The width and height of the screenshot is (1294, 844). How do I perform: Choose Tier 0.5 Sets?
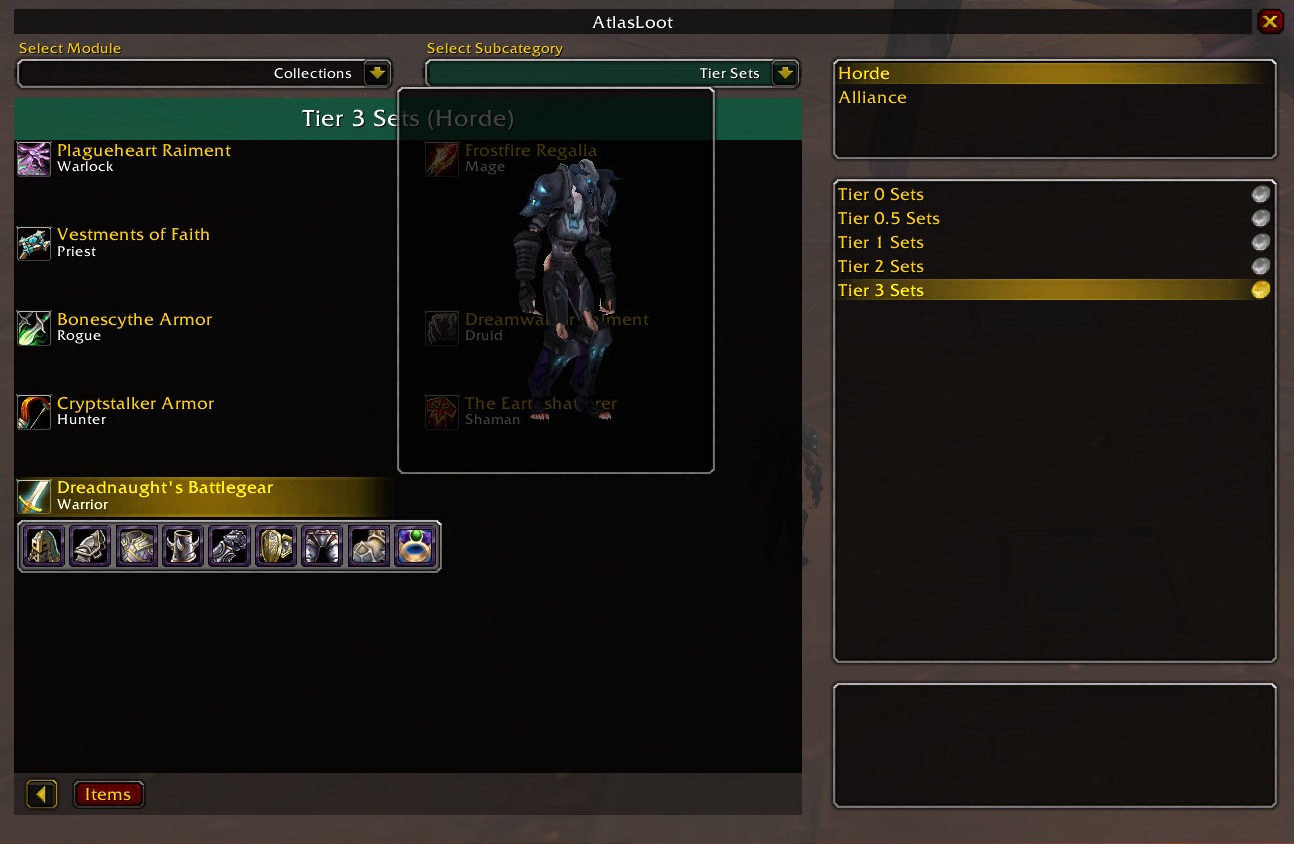tap(888, 218)
